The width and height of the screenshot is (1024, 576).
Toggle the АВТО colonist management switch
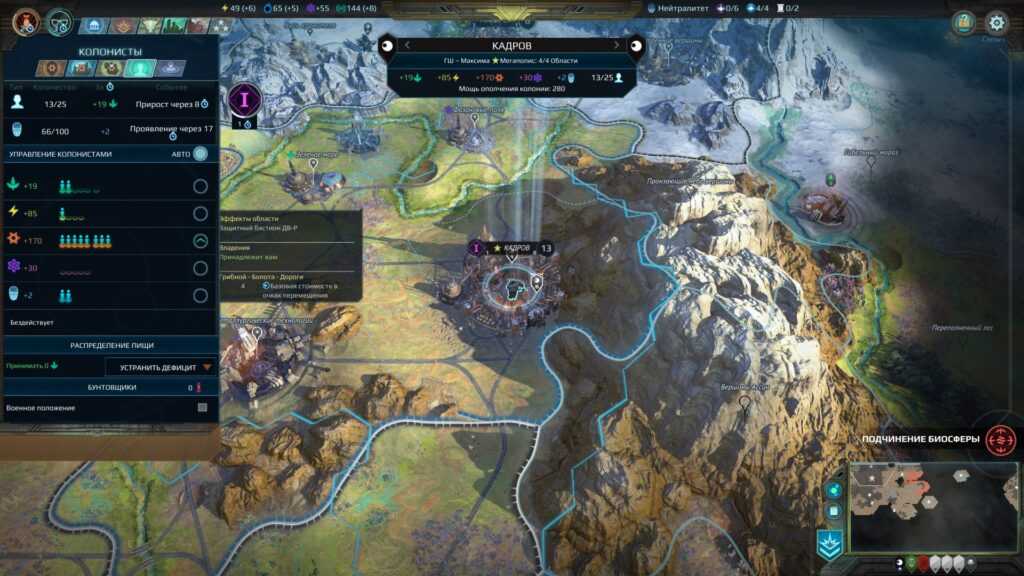point(201,153)
